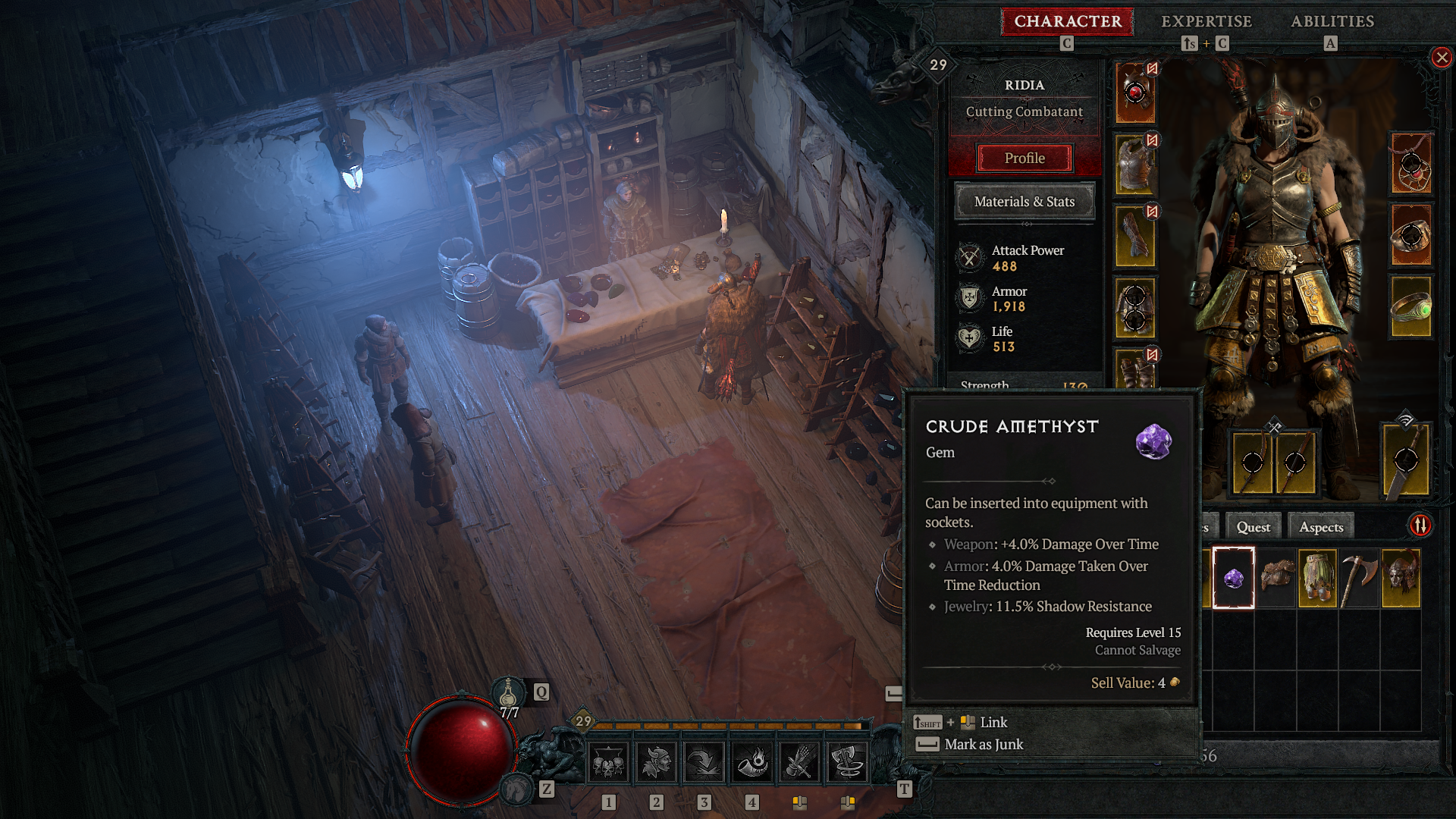
Task: Open the Quest inventory tab
Action: coord(1253,526)
